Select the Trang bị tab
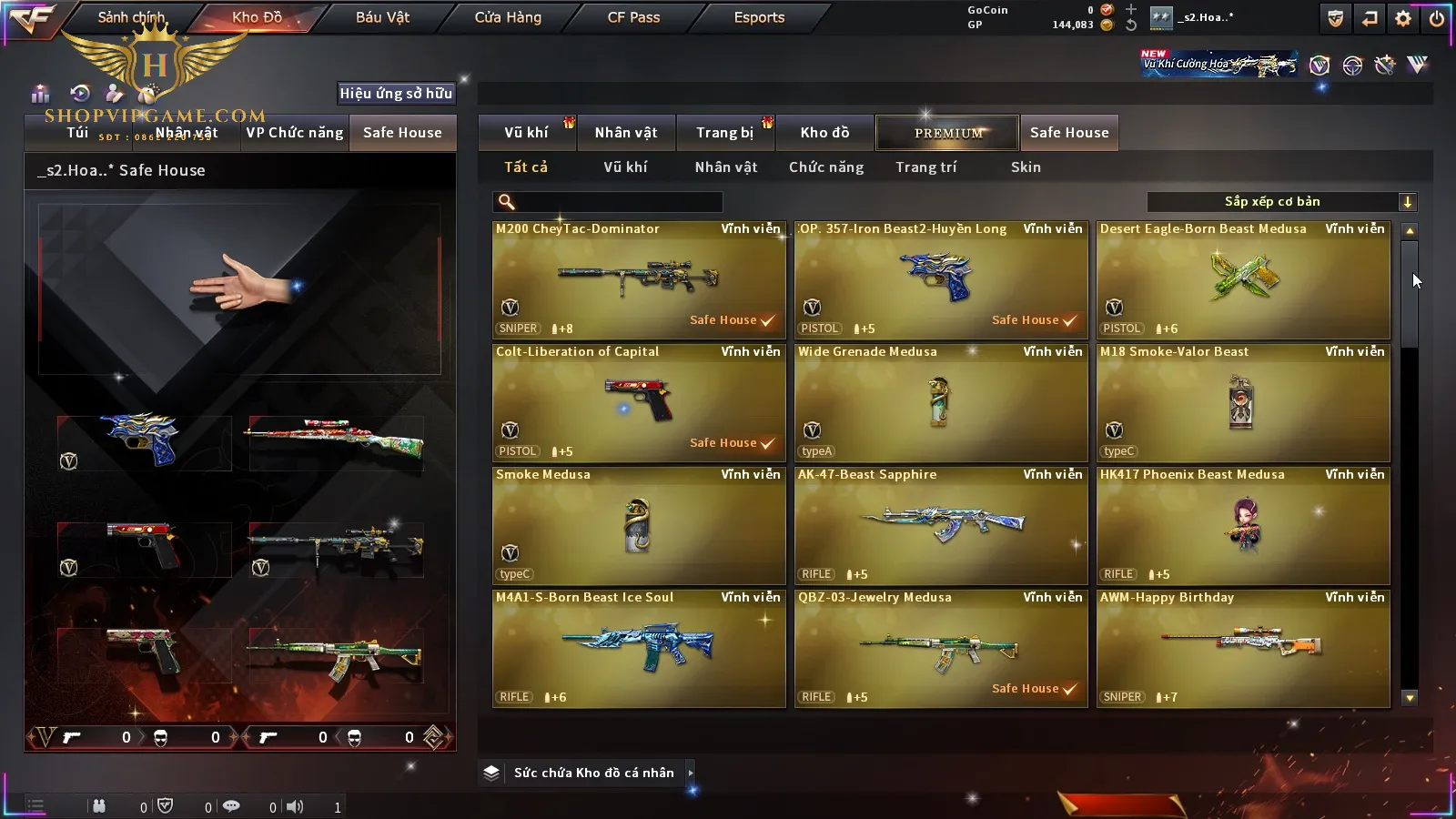The width and height of the screenshot is (1456, 819). 724,133
